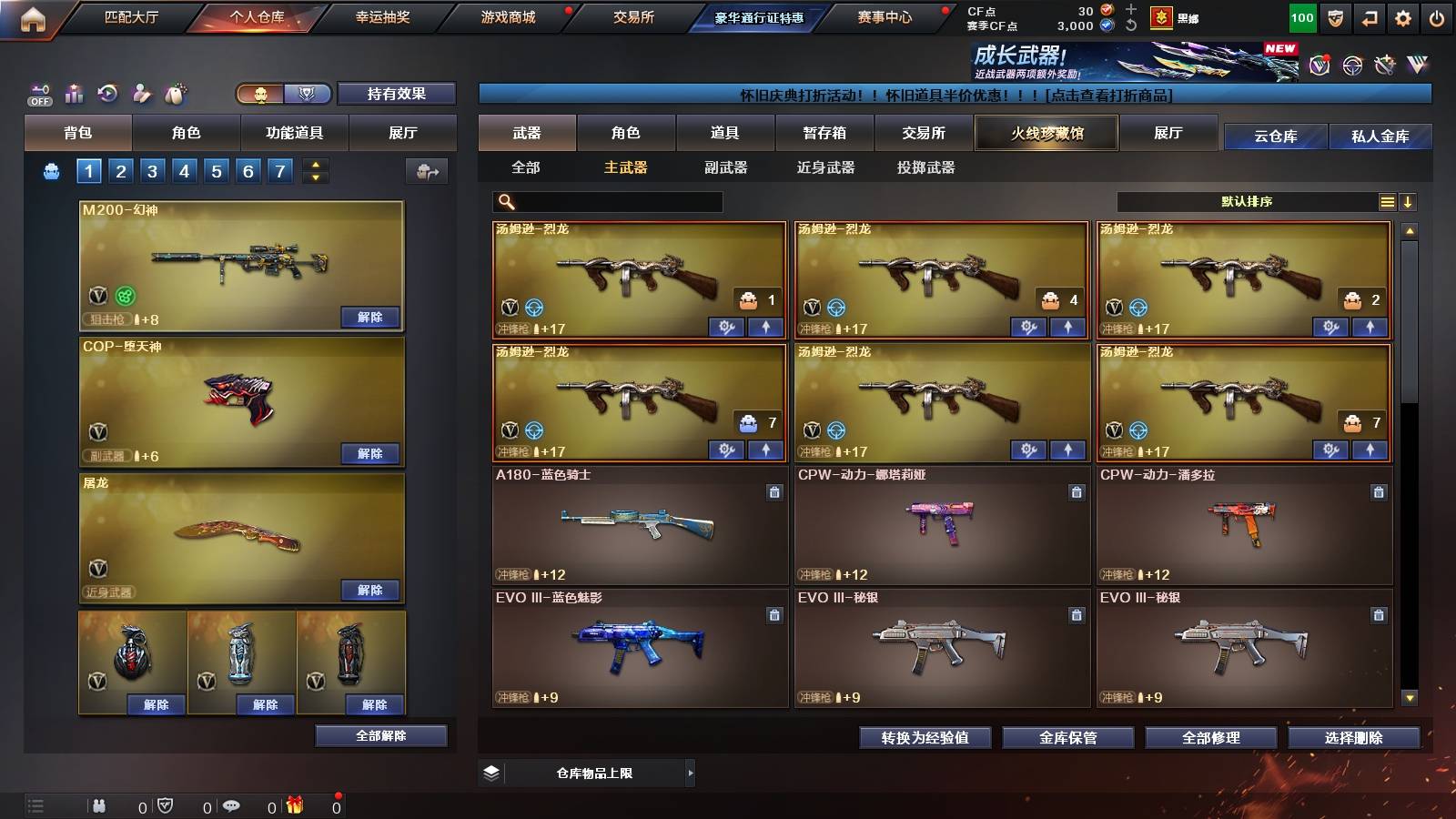Screen dimensions: 1456x819
Task: Switch to the 火线珍藏馆 tab
Action: tap(1046, 133)
